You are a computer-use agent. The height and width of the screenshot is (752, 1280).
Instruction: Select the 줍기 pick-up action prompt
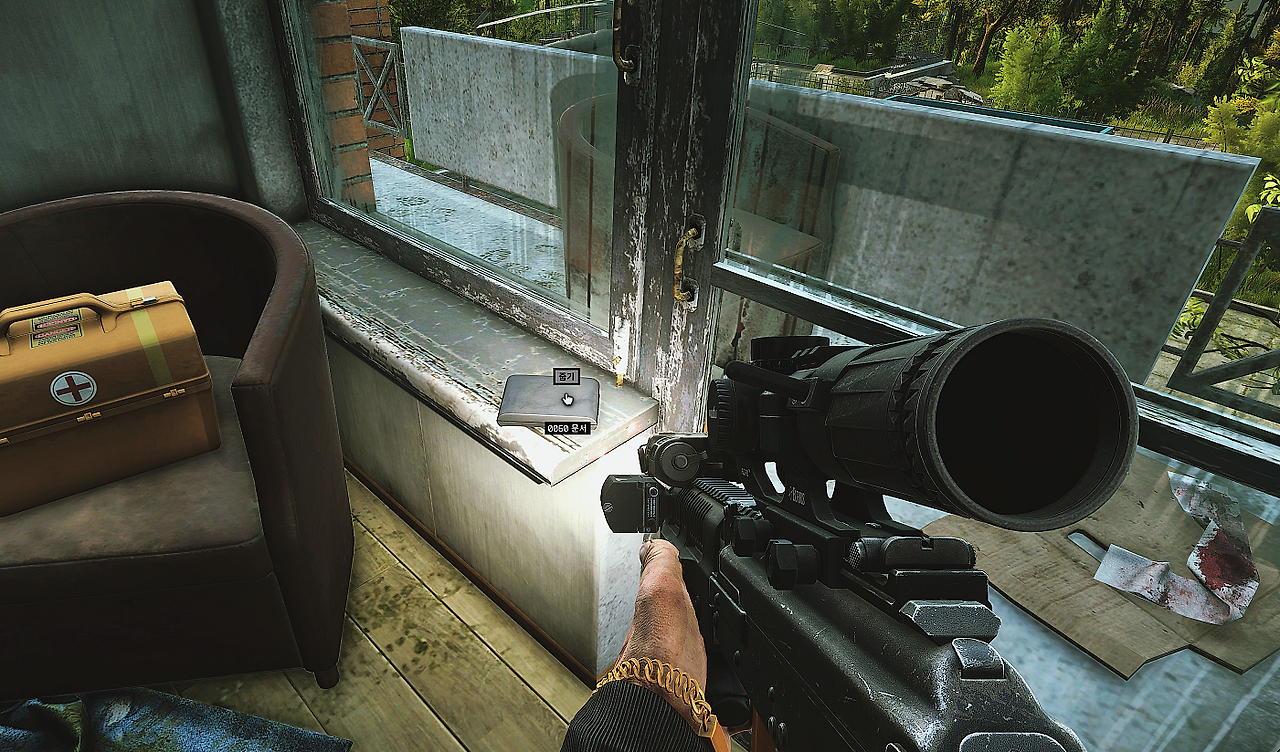[566, 377]
